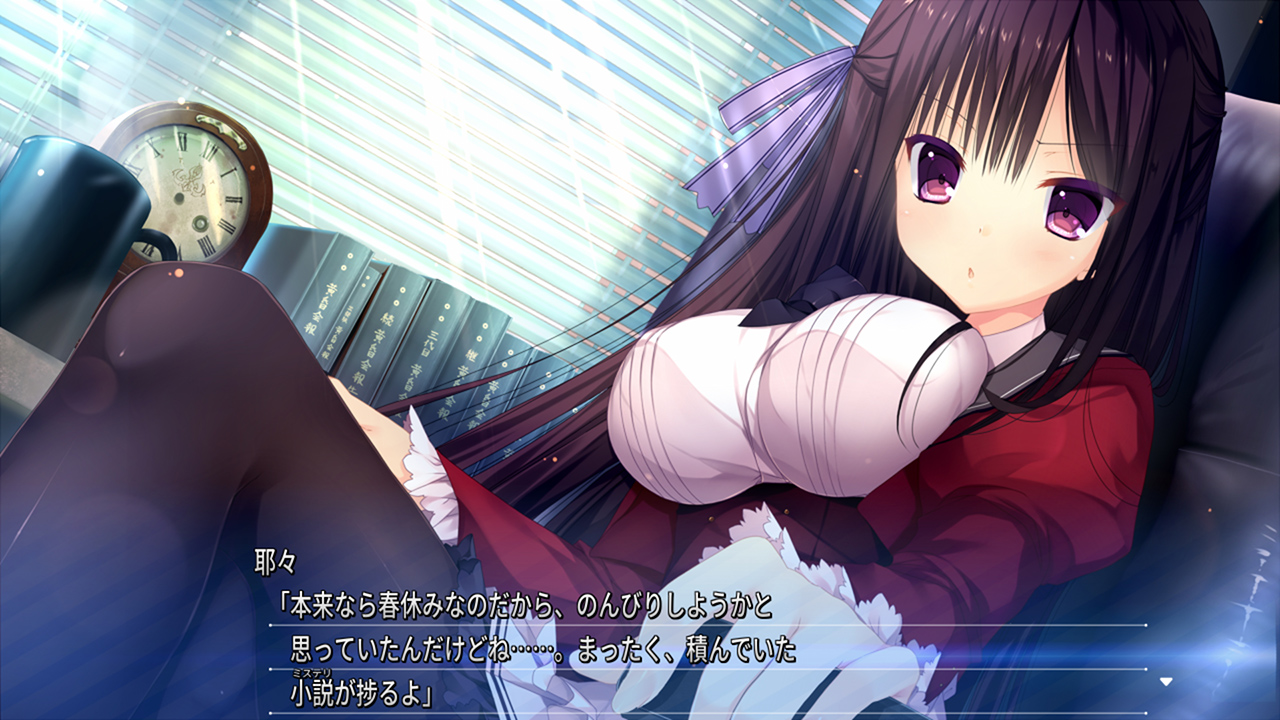Click the character sprite of the girl
1280x720 pixels.
point(950,300)
